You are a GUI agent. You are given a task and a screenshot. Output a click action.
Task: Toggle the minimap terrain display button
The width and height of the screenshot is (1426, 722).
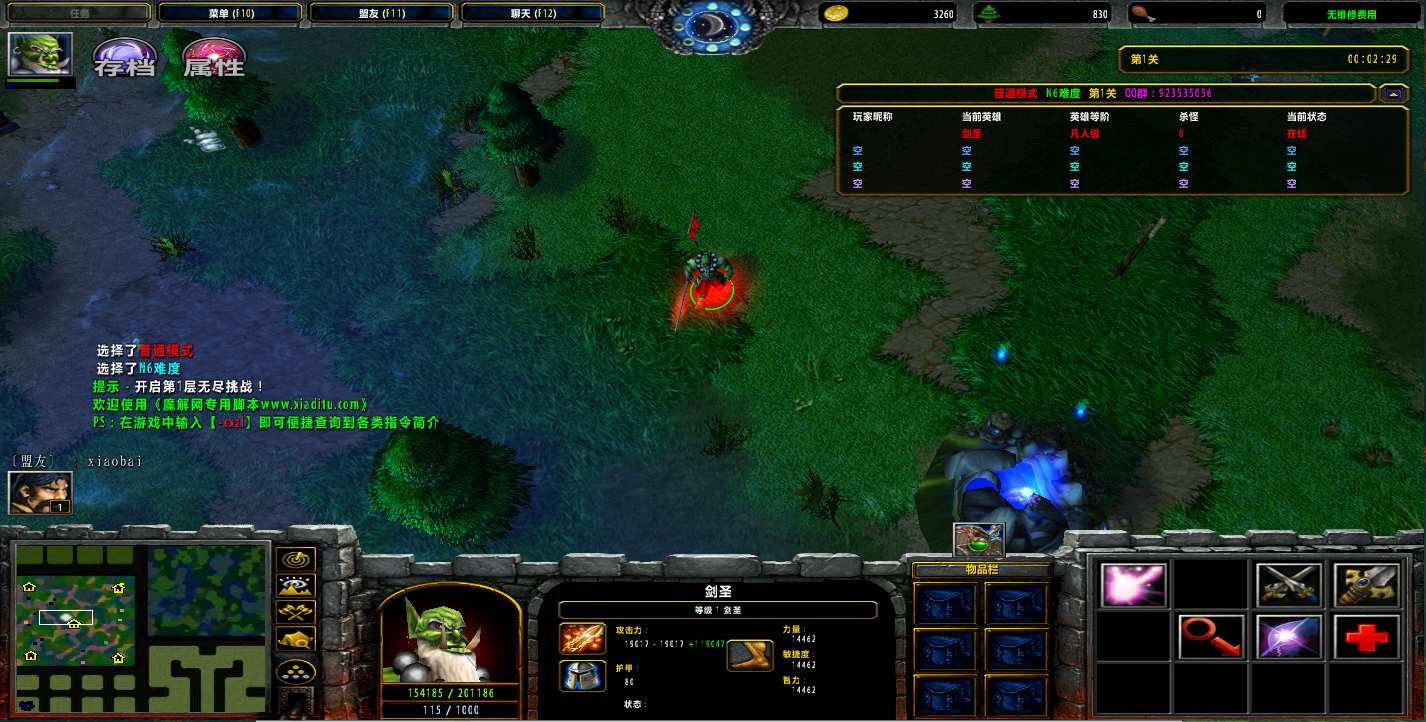pos(298,586)
